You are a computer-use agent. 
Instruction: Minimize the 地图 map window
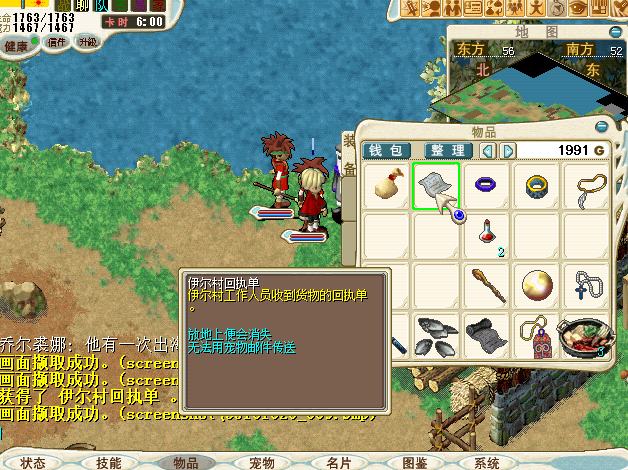pos(614,31)
